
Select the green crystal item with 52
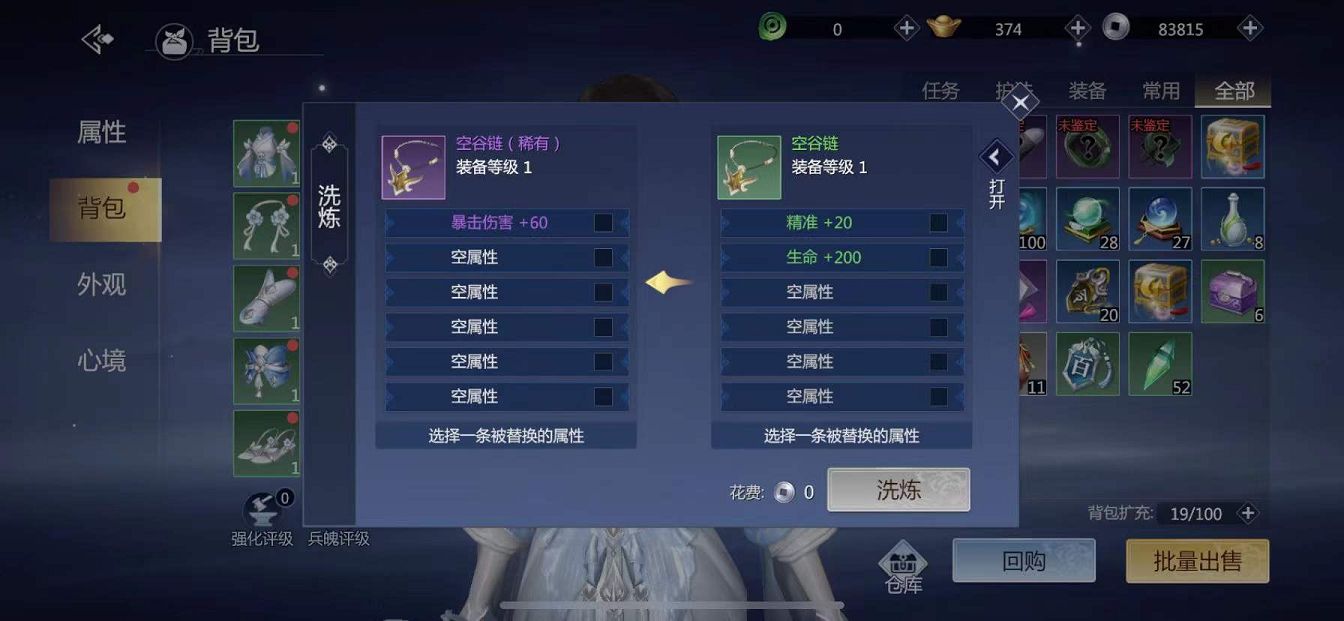[x=1160, y=363]
